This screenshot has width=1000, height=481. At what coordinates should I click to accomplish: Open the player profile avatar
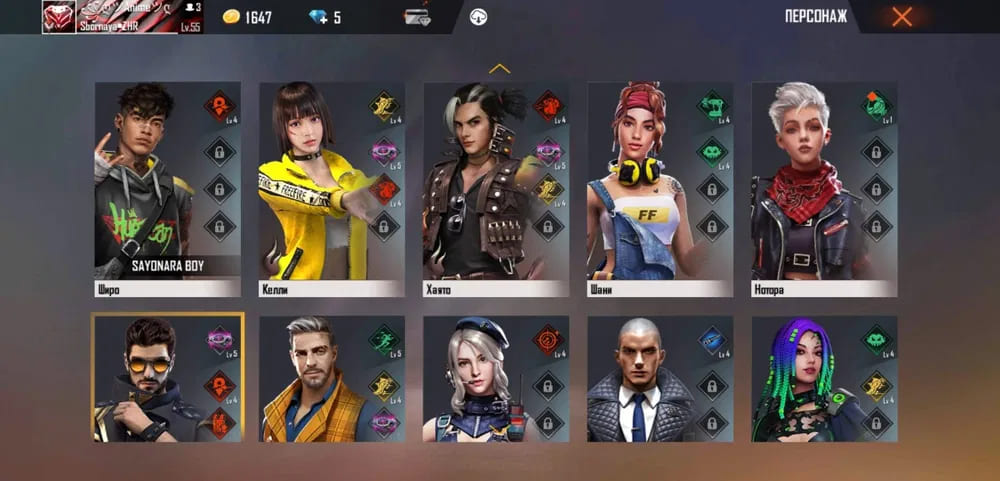tap(59, 16)
